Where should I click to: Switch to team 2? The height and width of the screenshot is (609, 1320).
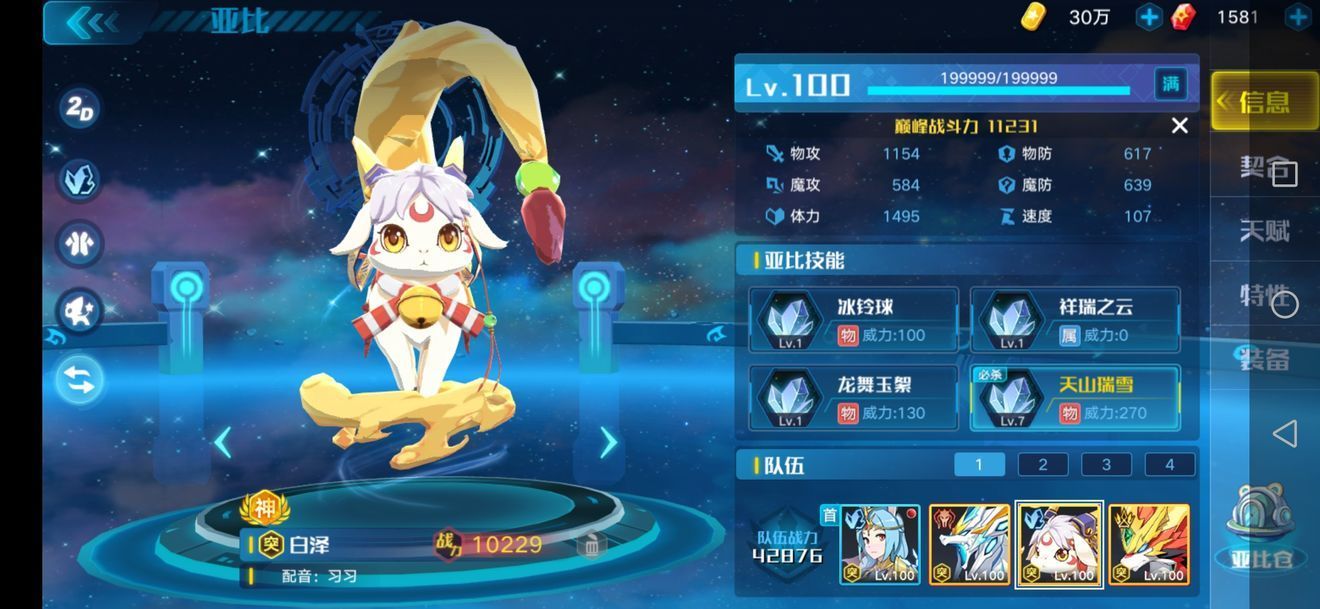1042,464
